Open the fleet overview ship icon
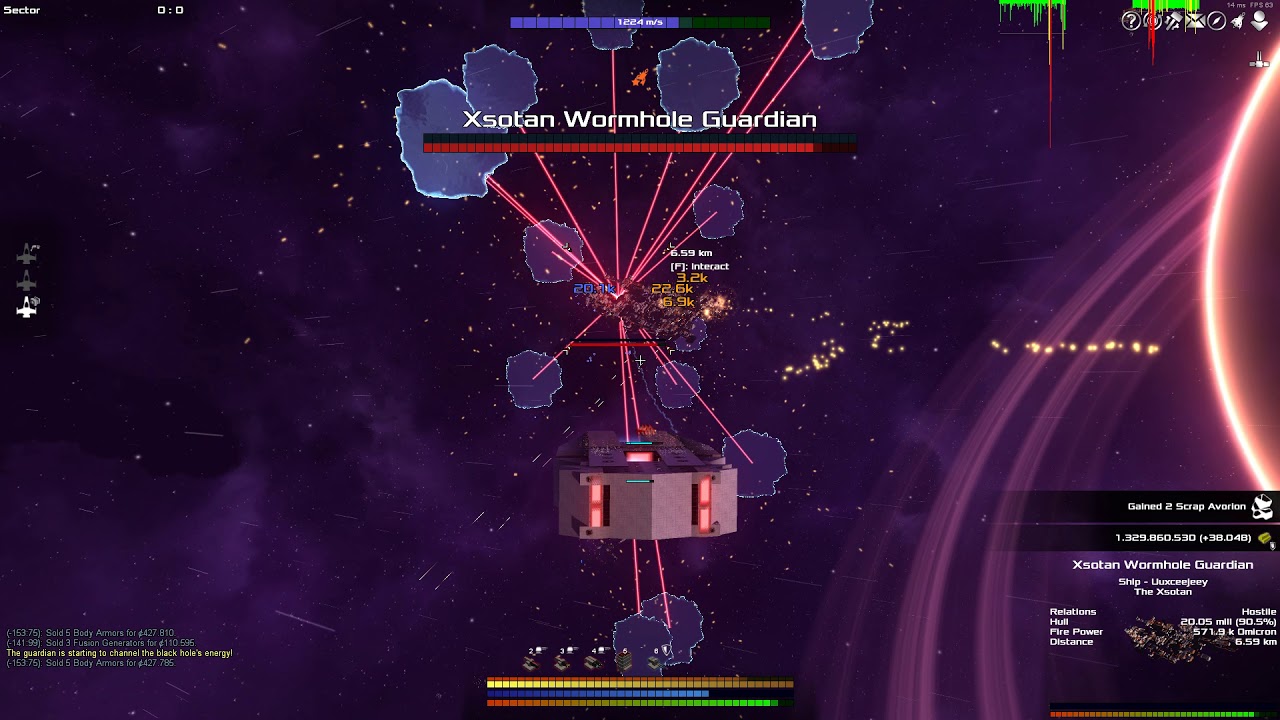The width and height of the screenshot is (1280, 720). pyautogui.click(x=1237, y=19)
